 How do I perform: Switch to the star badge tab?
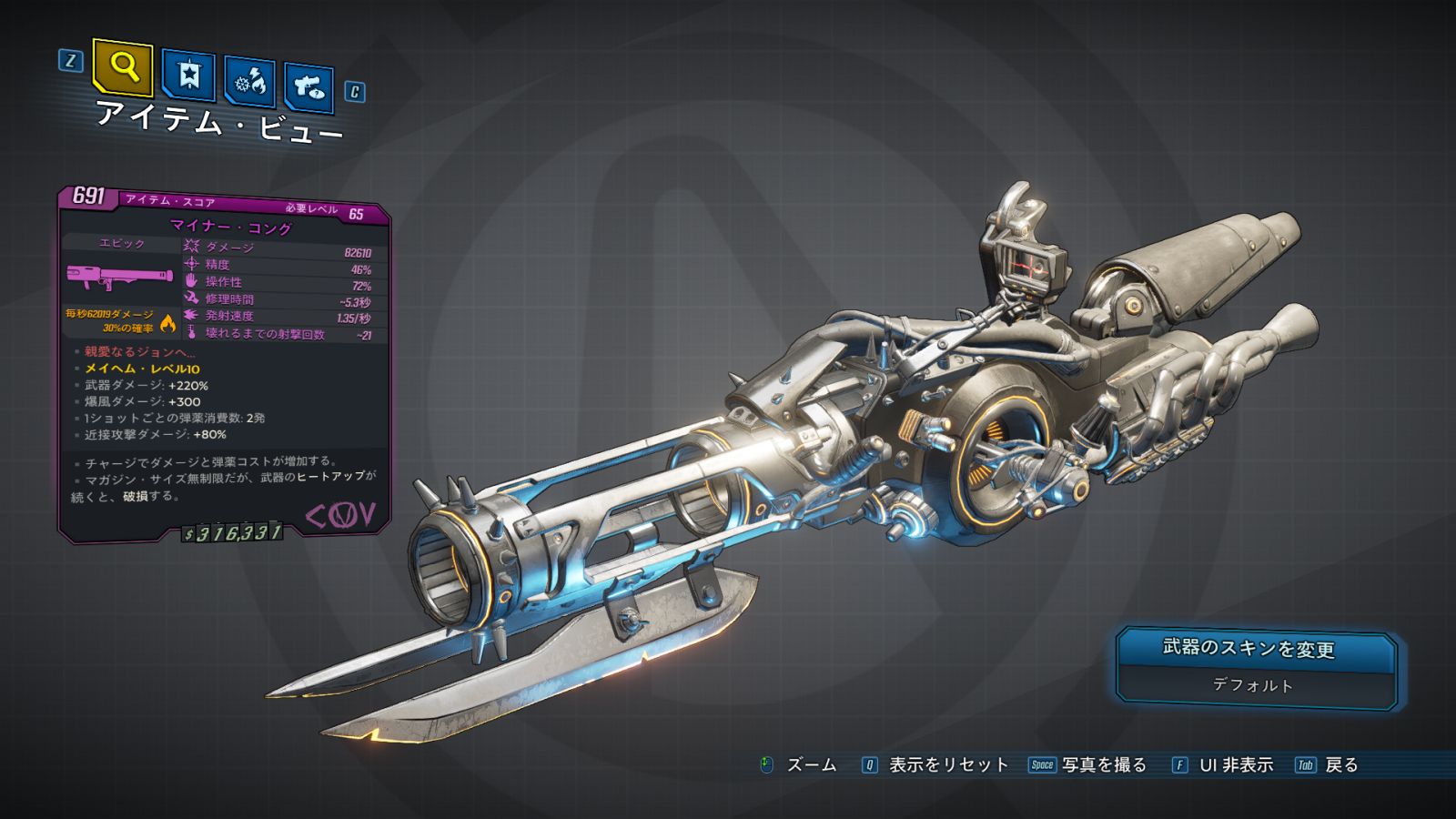188,76
